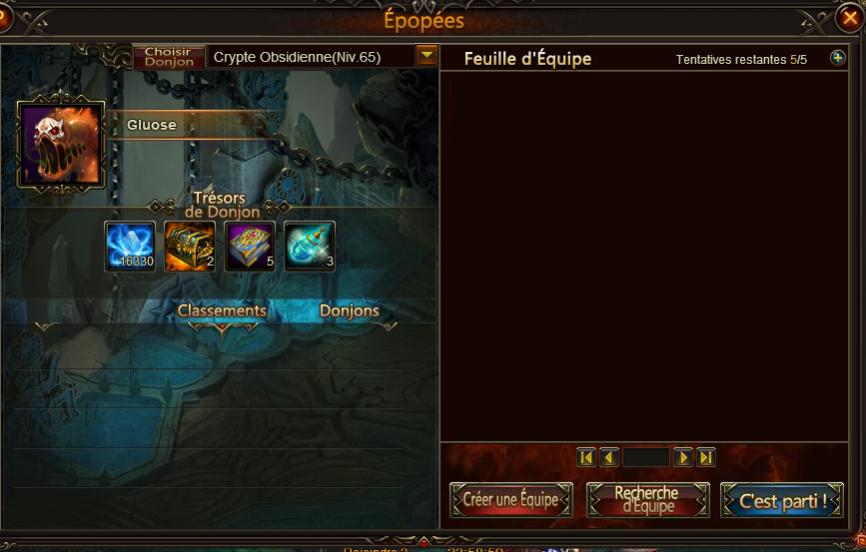
Task: Inspect the blue crystal treasure reward
Action: [130, 246]
